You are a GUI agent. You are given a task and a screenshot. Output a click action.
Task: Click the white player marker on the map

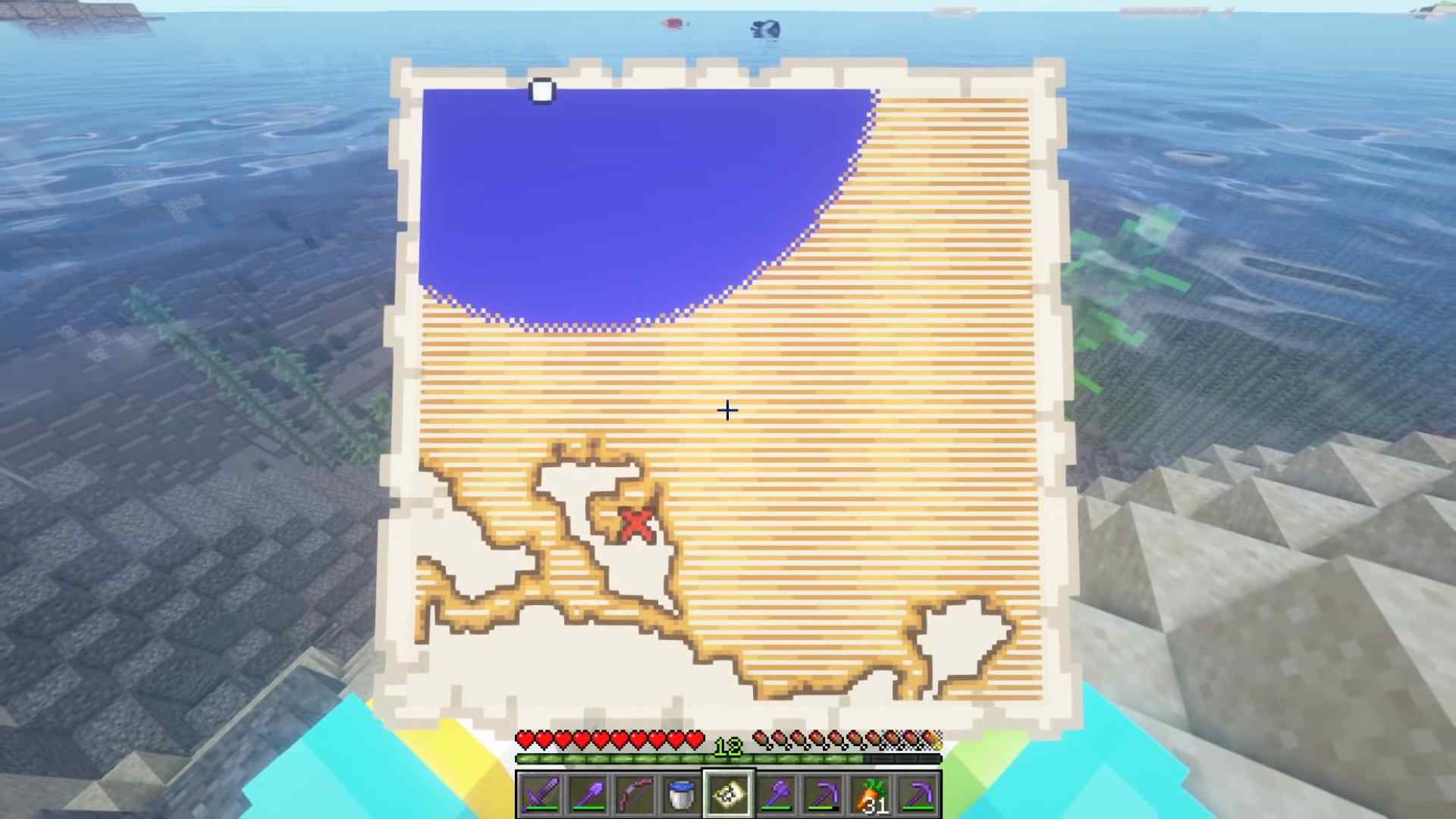(x=541, y=91)
